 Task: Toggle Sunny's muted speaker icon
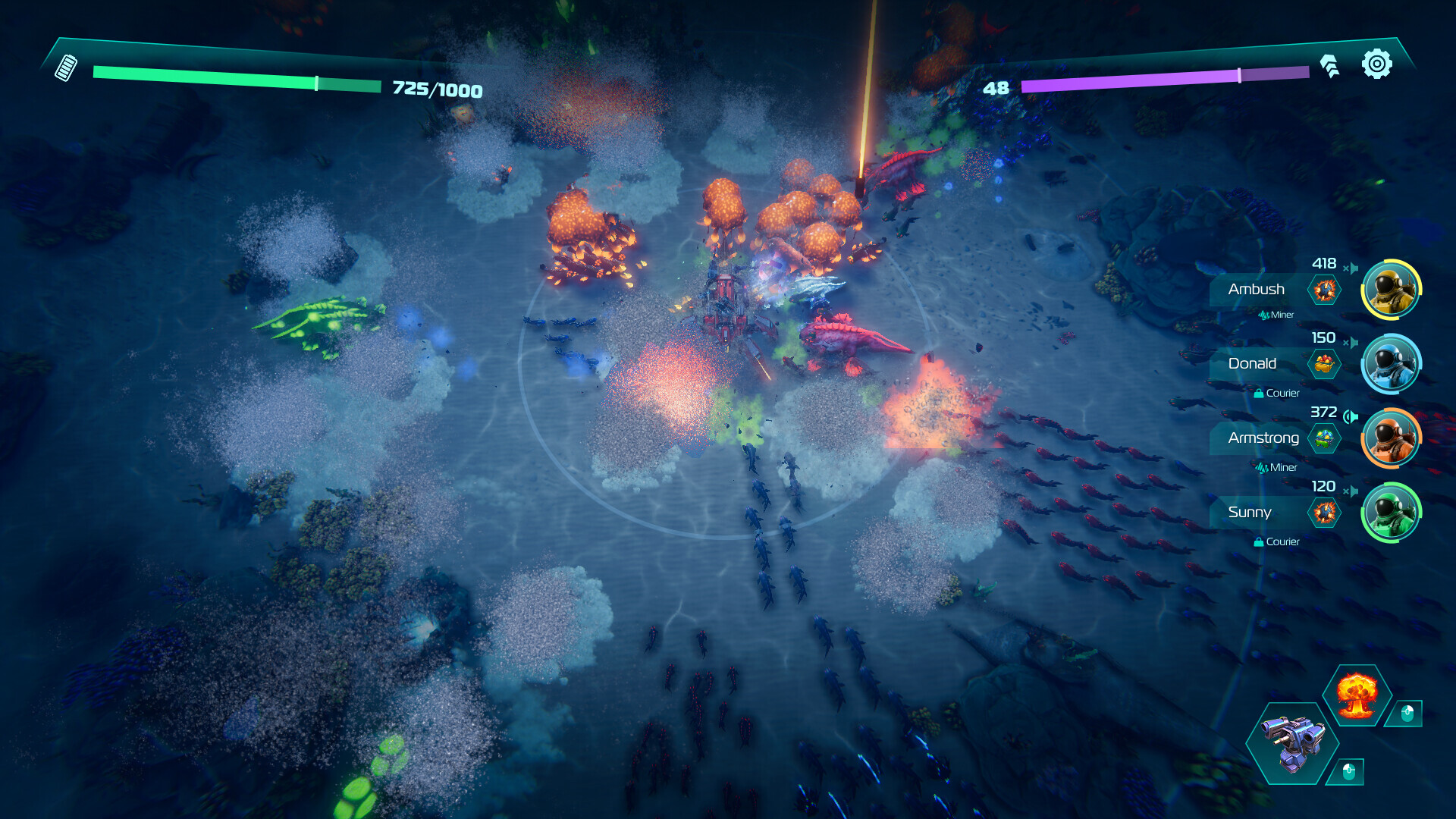[1351, 491]
